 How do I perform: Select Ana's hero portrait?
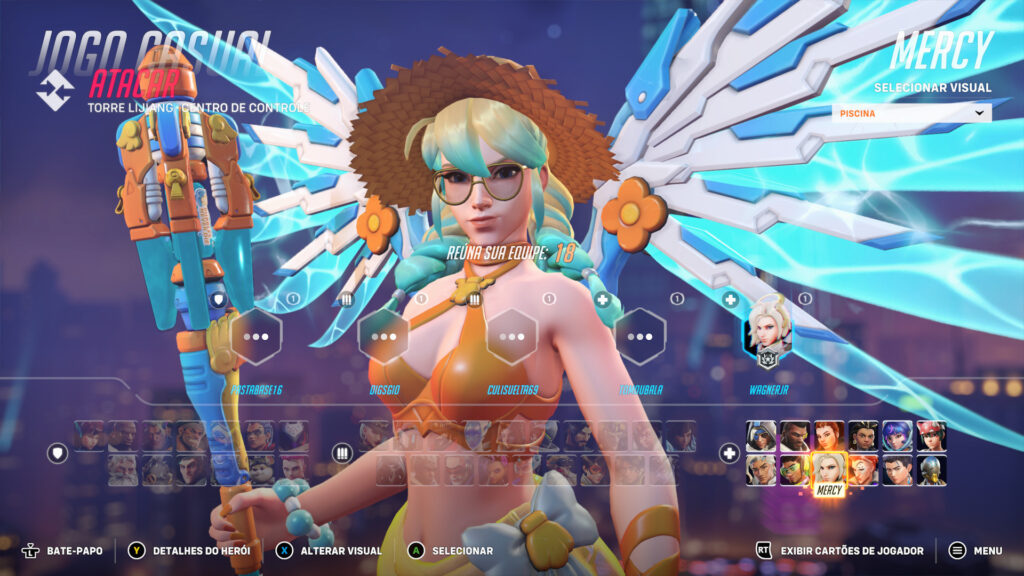(x=762, y=435)
